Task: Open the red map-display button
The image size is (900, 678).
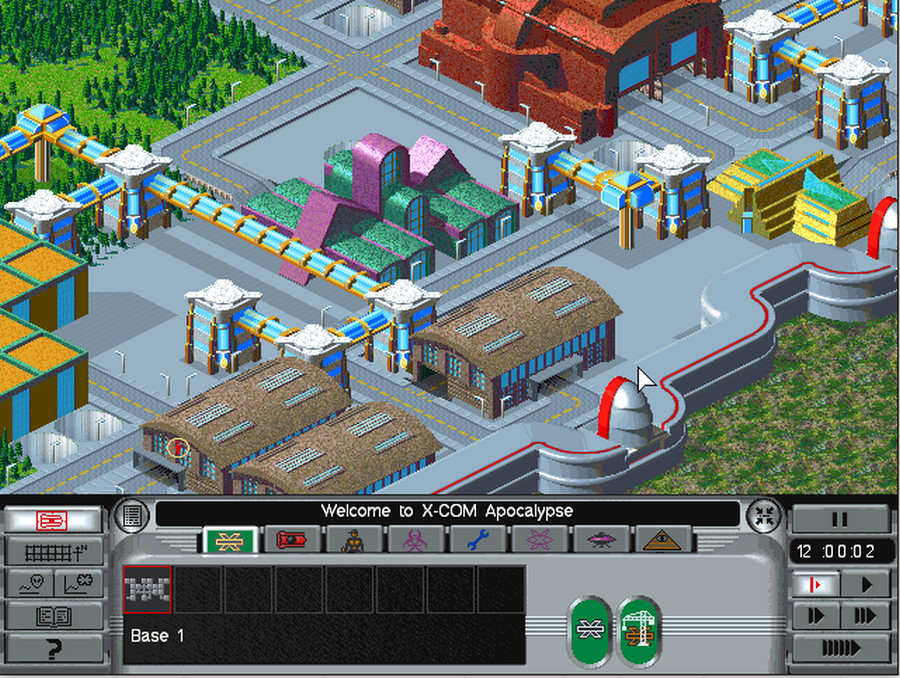Action: pos(53,520)
